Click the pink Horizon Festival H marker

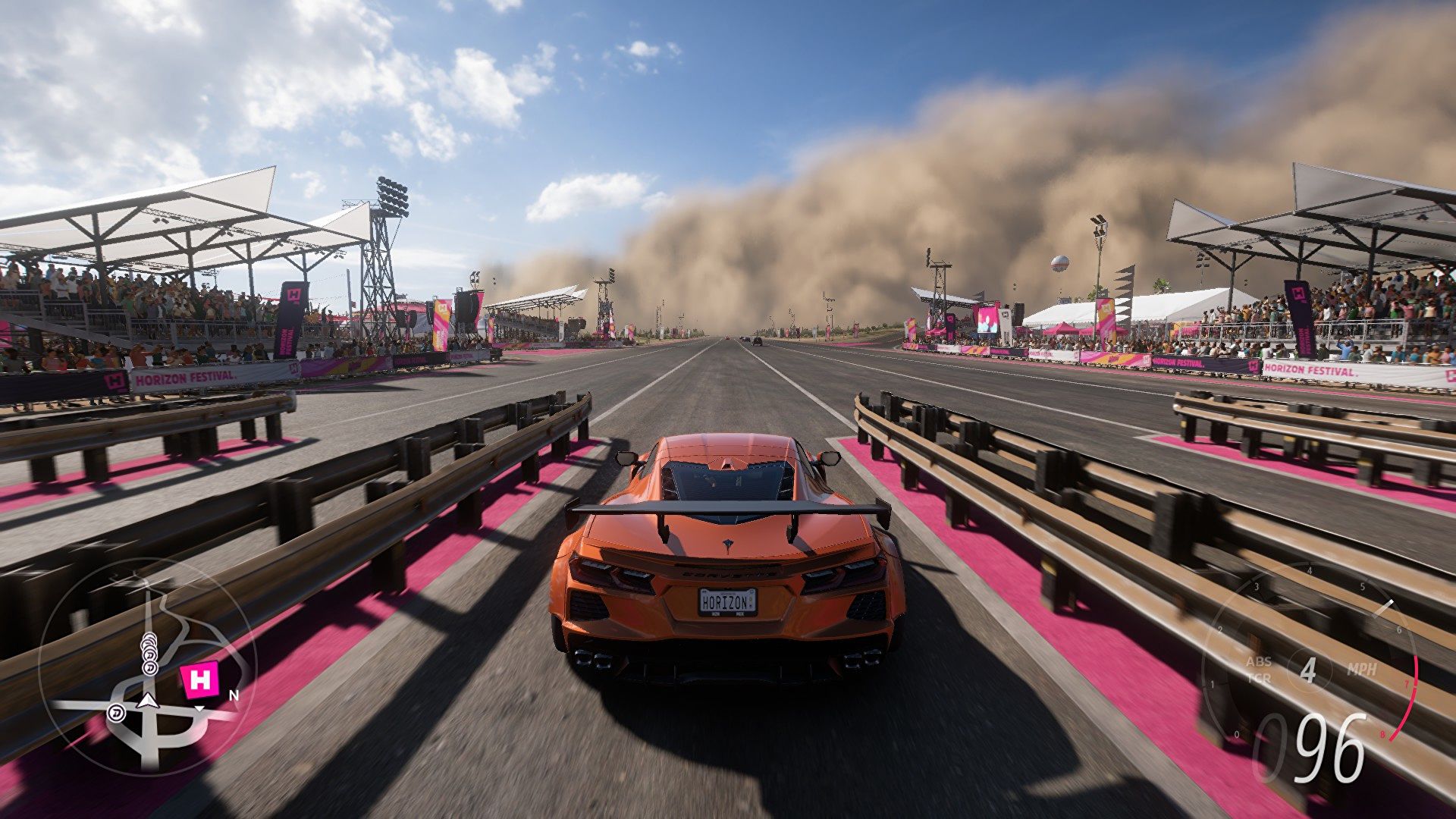click(x=201, y=680)
